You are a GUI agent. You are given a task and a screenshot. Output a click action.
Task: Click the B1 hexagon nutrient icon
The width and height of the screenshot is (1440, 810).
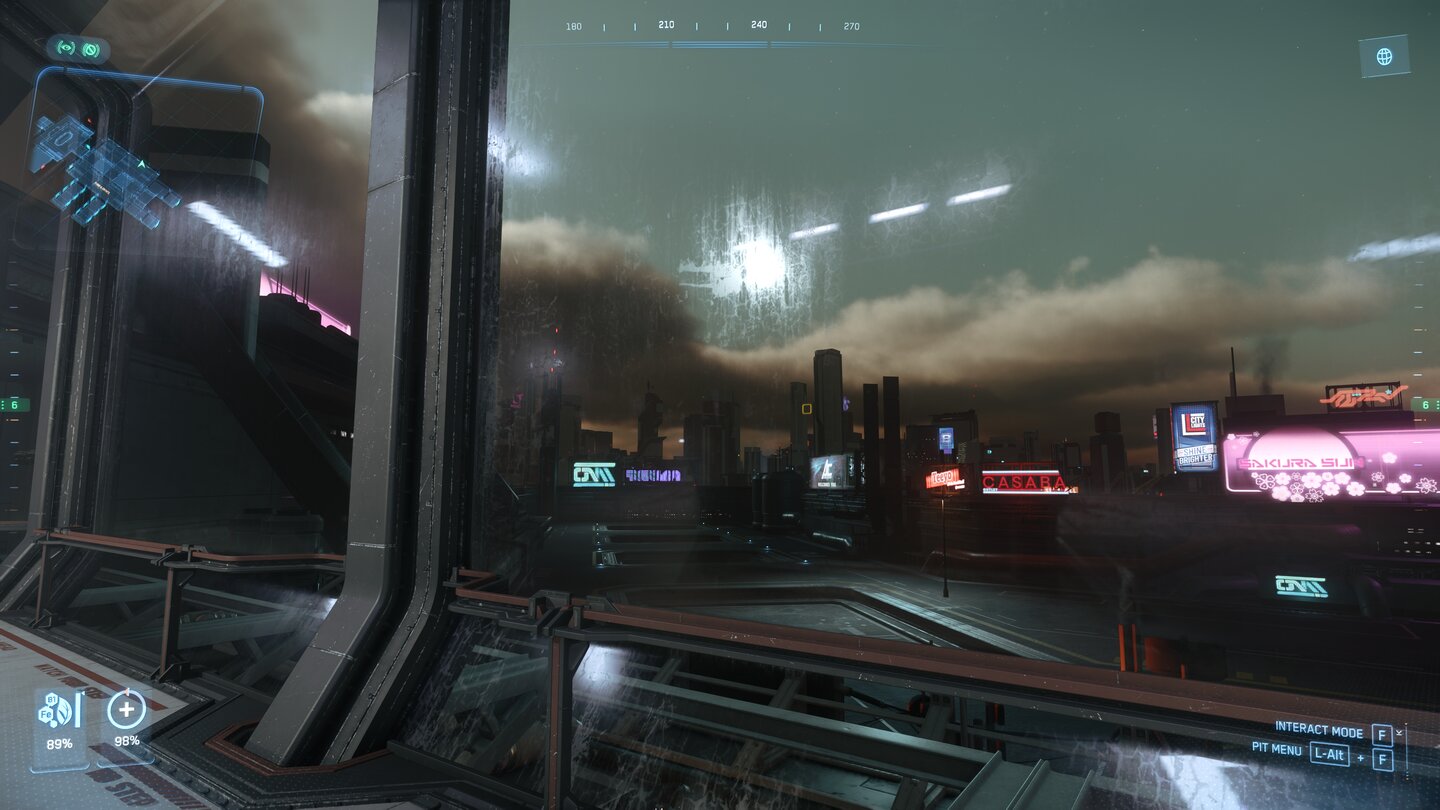[x=51, y=699]
